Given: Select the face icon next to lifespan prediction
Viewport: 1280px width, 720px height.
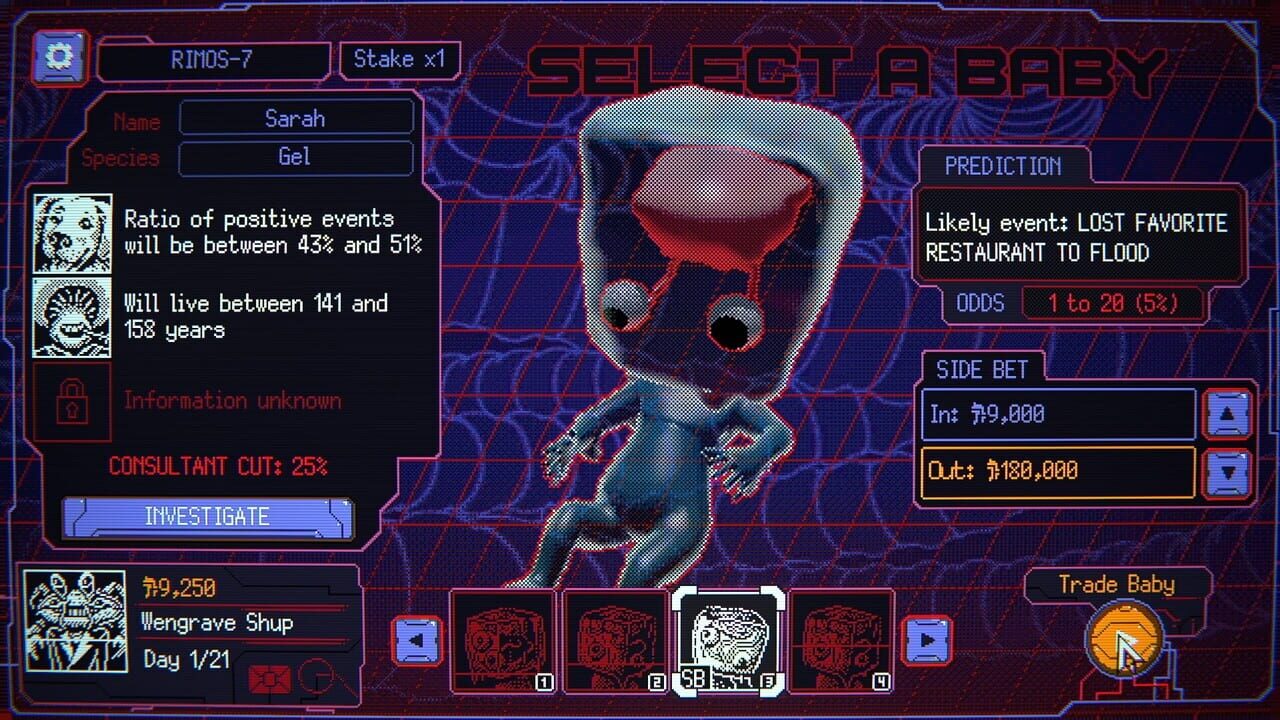Looking at the screenshot, I should 76,317.
